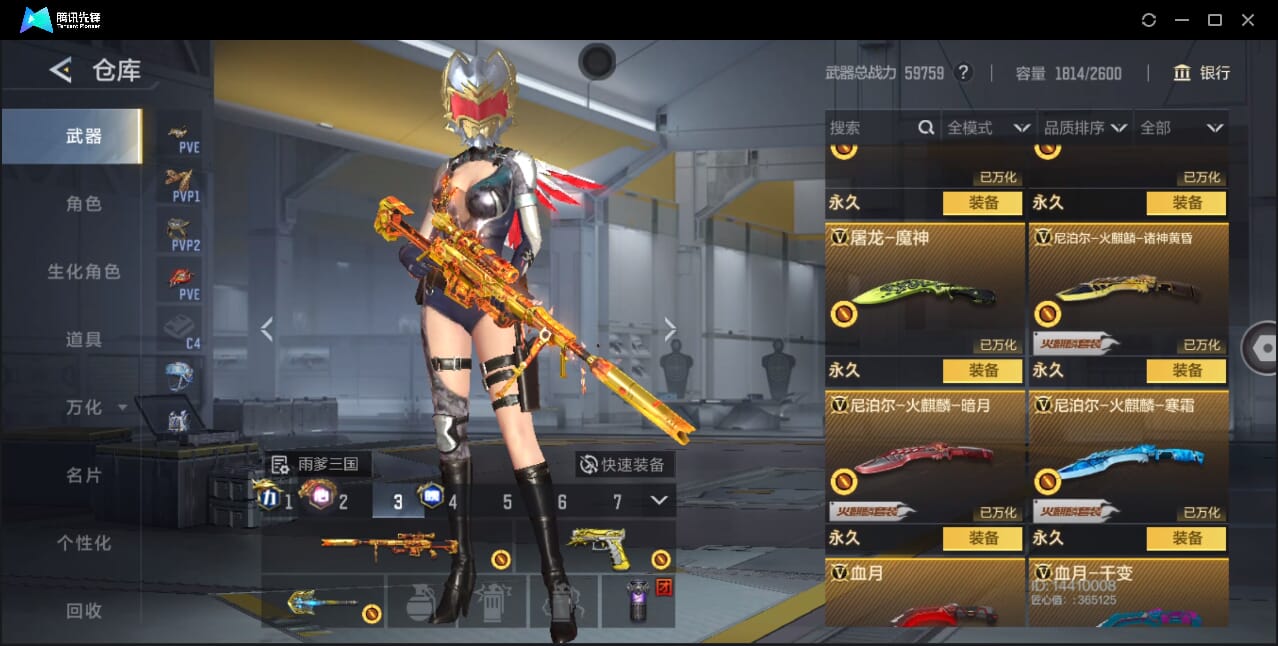1278x646 pixels.
Task: Equip the 尼泊尔-火麒麟-诸神黄昏 knife
Action: click(x=1186, y=371)
